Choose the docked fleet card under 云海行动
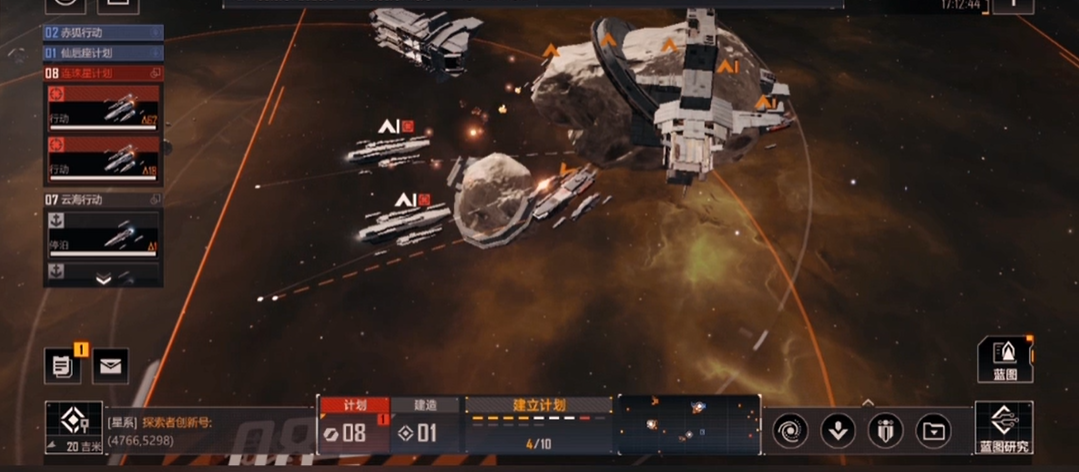This screenshot has height=472, width=1079. click(x=103, y=236)
